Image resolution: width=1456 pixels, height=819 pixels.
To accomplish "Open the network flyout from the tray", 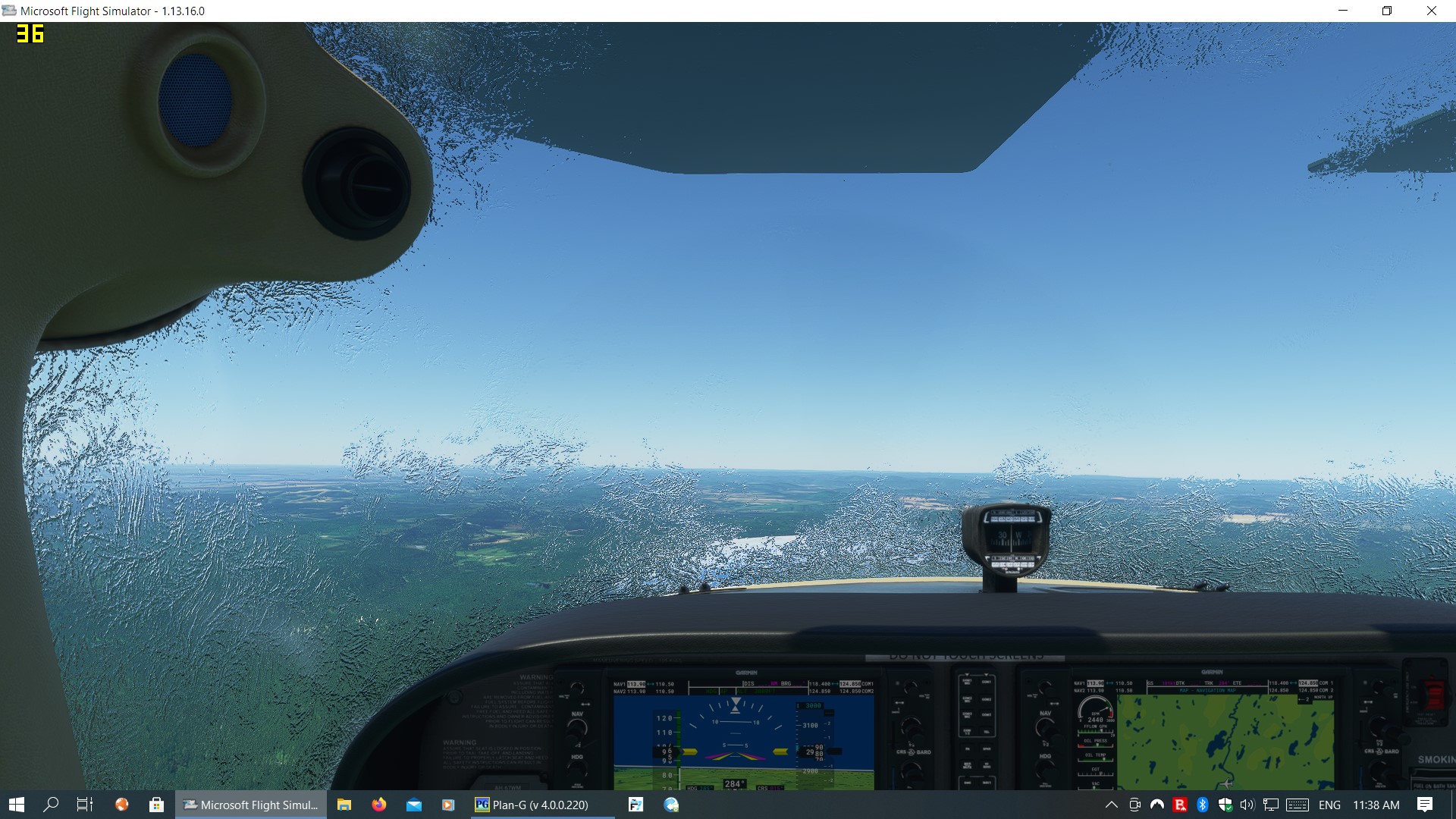I will pos(1271,805).
